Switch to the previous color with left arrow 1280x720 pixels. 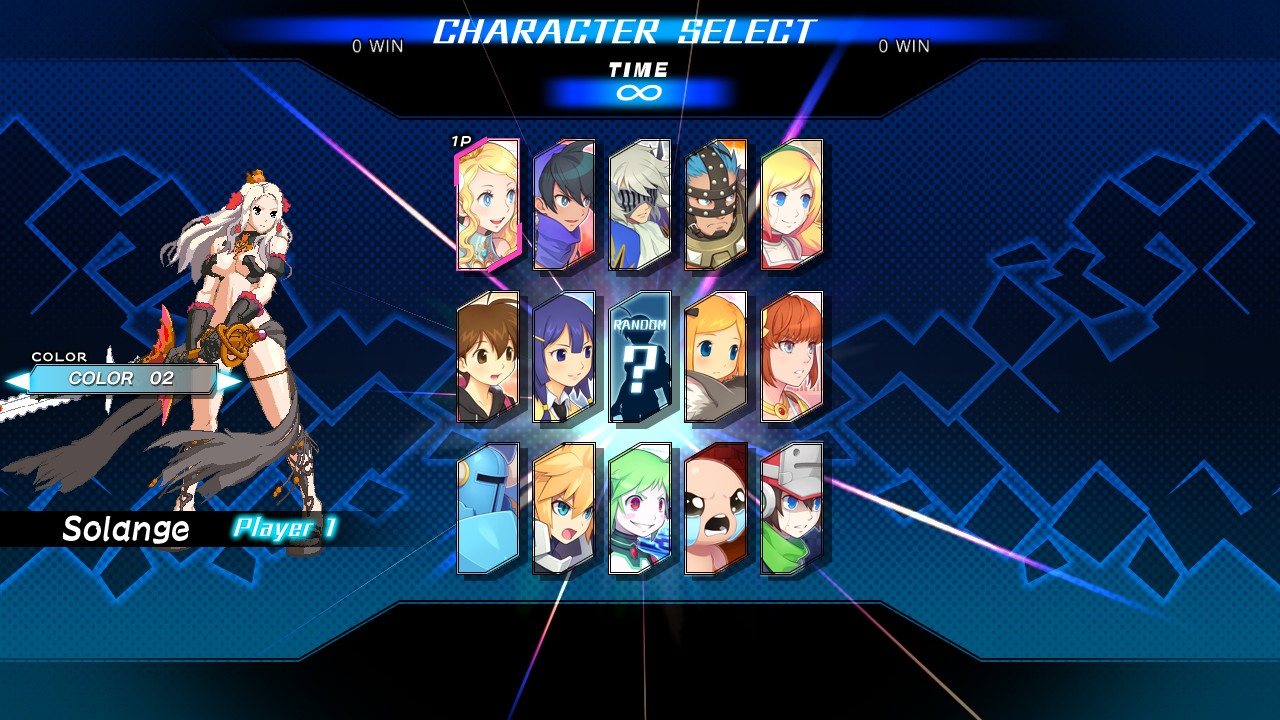[16, 381]
